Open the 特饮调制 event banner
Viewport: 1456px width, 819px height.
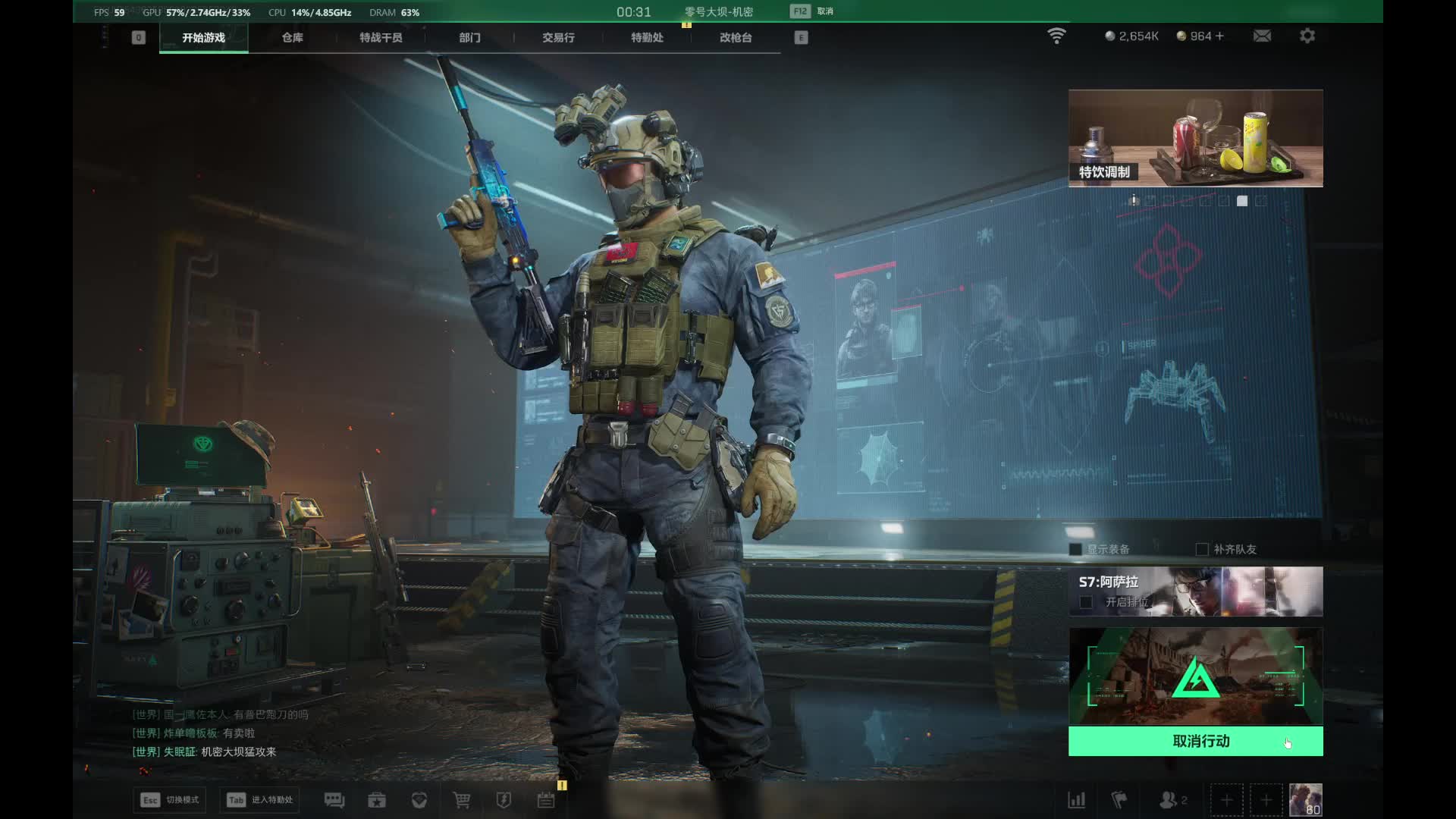(x=1195, y=138)
